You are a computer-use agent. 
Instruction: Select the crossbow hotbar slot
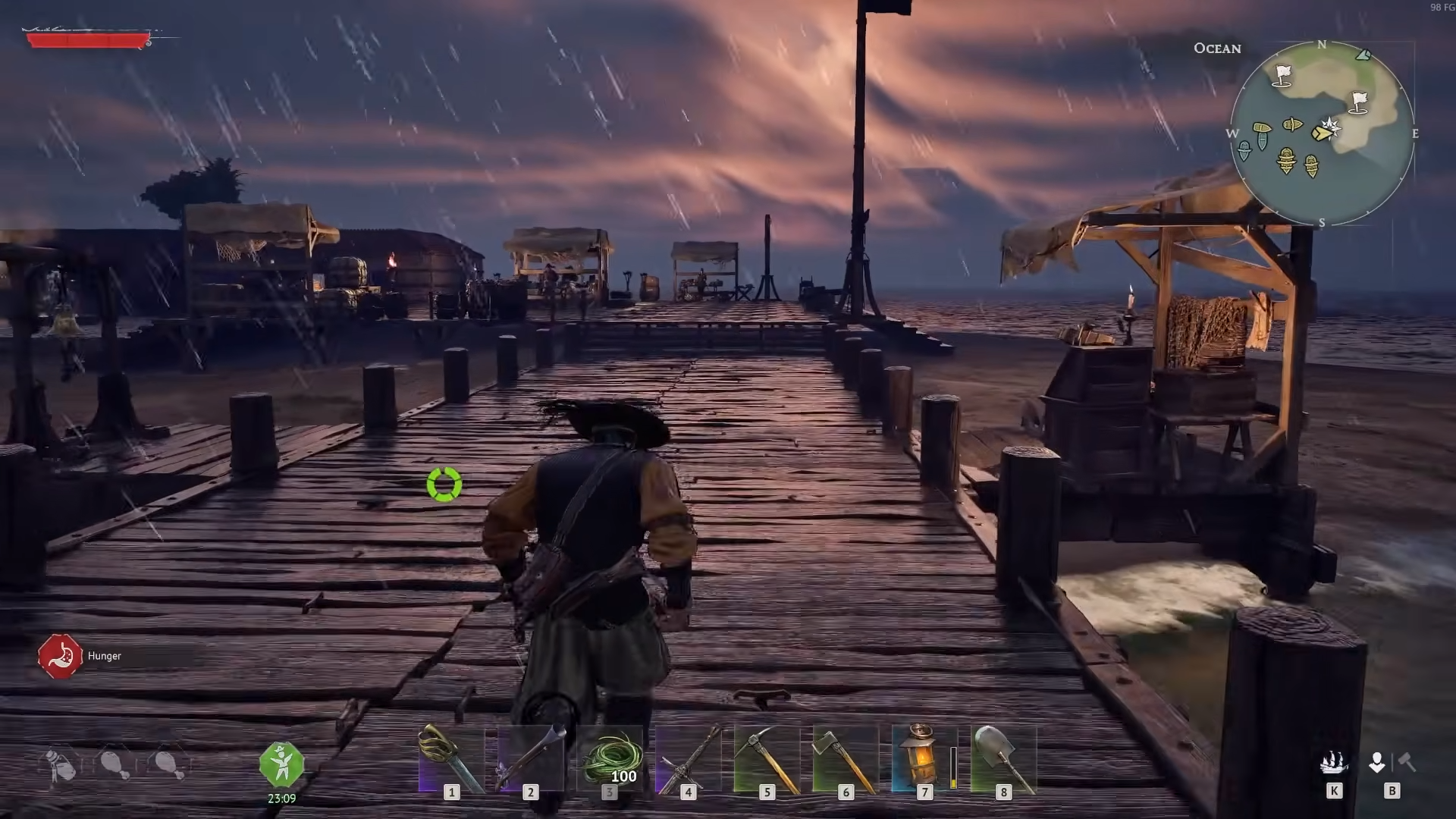pyautogui.click(x=689, y=758)
